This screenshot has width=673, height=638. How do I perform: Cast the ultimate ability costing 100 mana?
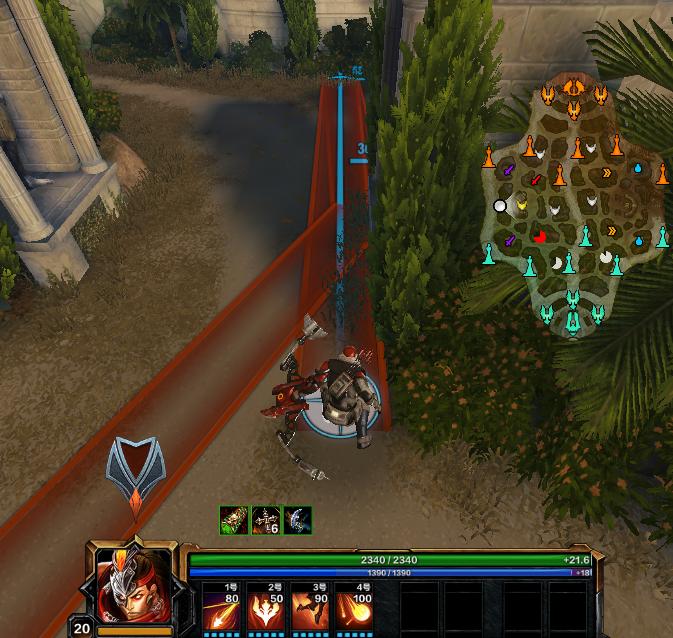357,607
